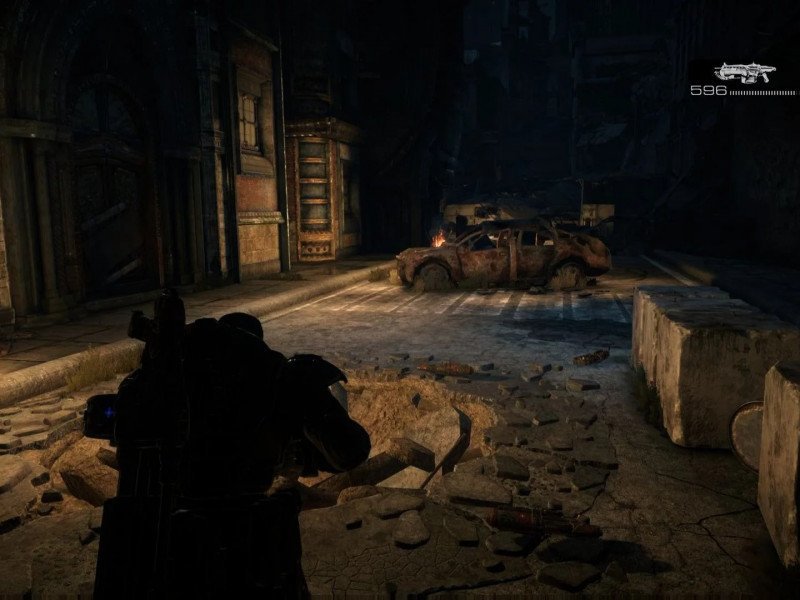Screen dimensions: 800x600
Task: Click the Lancer assault rifle weapon icon
Action: tap(745, 72)
